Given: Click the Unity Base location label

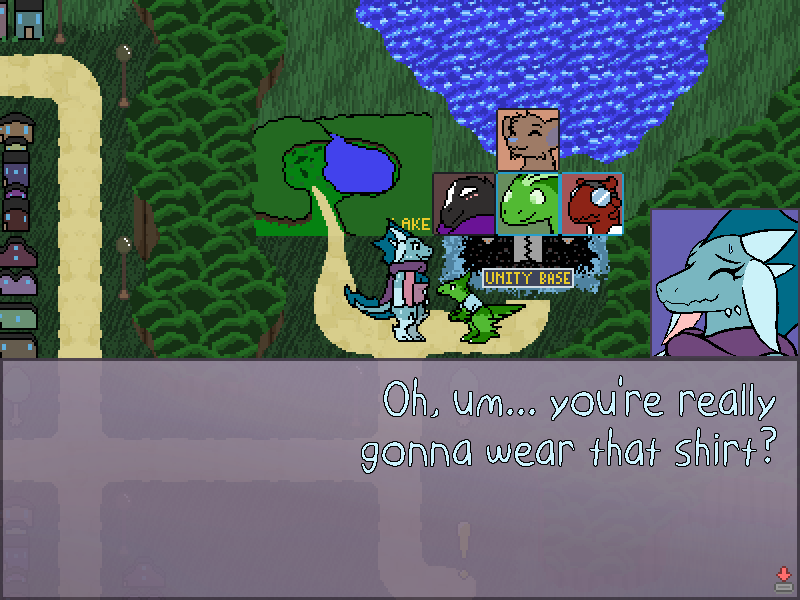Looking at the screenshot, I should (527, 279).
